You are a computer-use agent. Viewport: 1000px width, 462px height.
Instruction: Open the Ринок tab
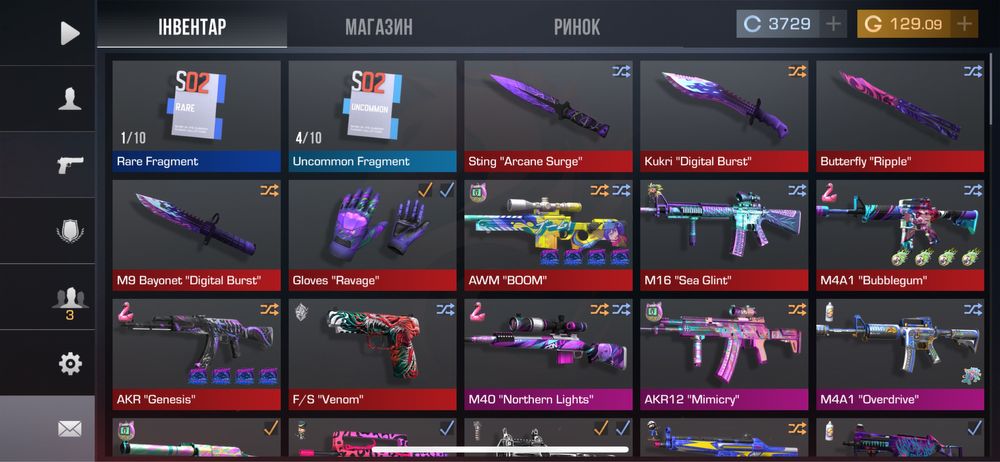coord(577,26)
